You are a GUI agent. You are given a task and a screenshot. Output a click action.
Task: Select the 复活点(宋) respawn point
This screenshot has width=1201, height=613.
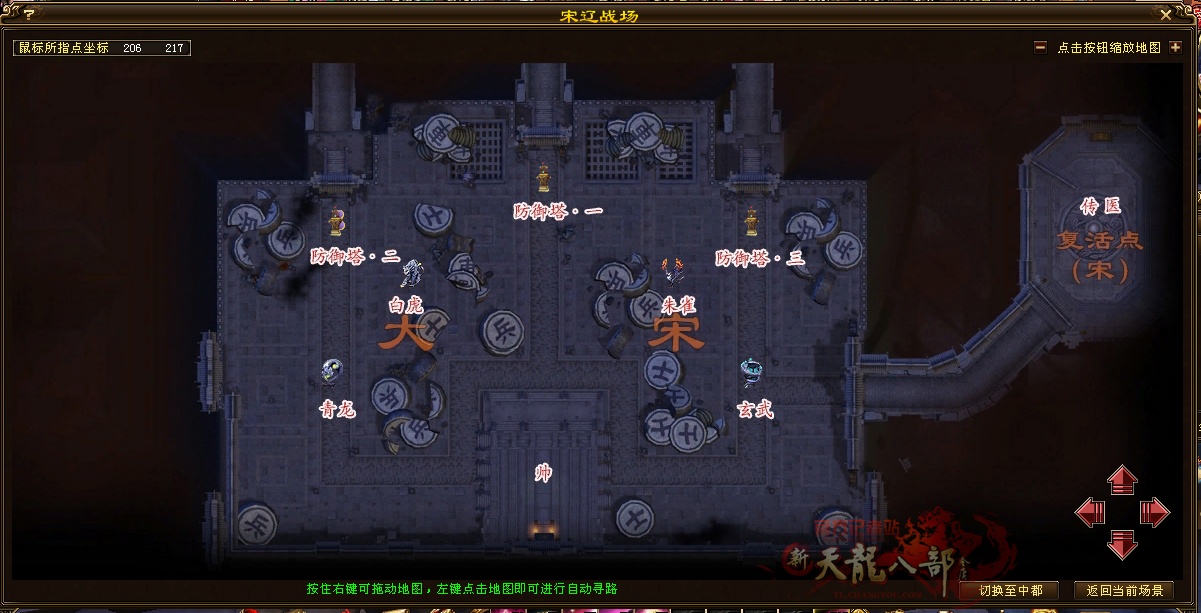click(1100, 254)
